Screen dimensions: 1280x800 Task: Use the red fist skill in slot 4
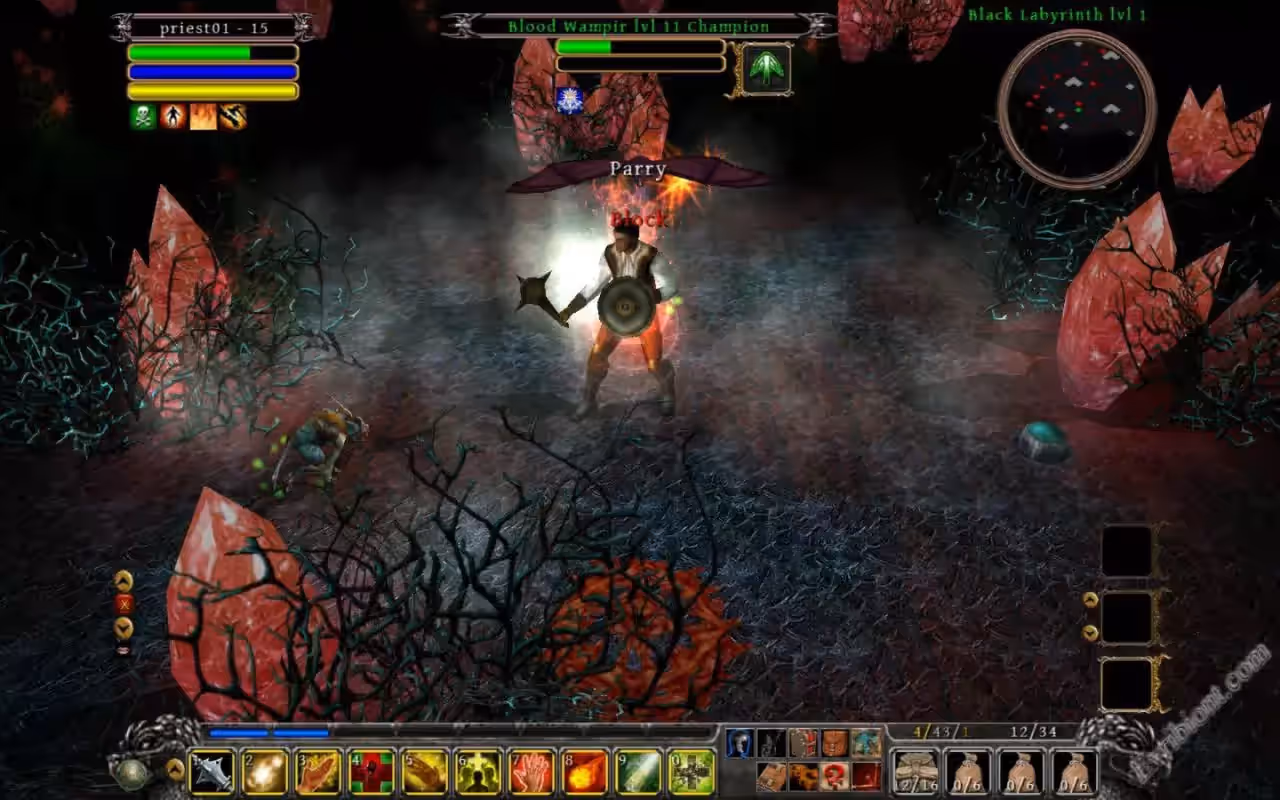[372, 772]
